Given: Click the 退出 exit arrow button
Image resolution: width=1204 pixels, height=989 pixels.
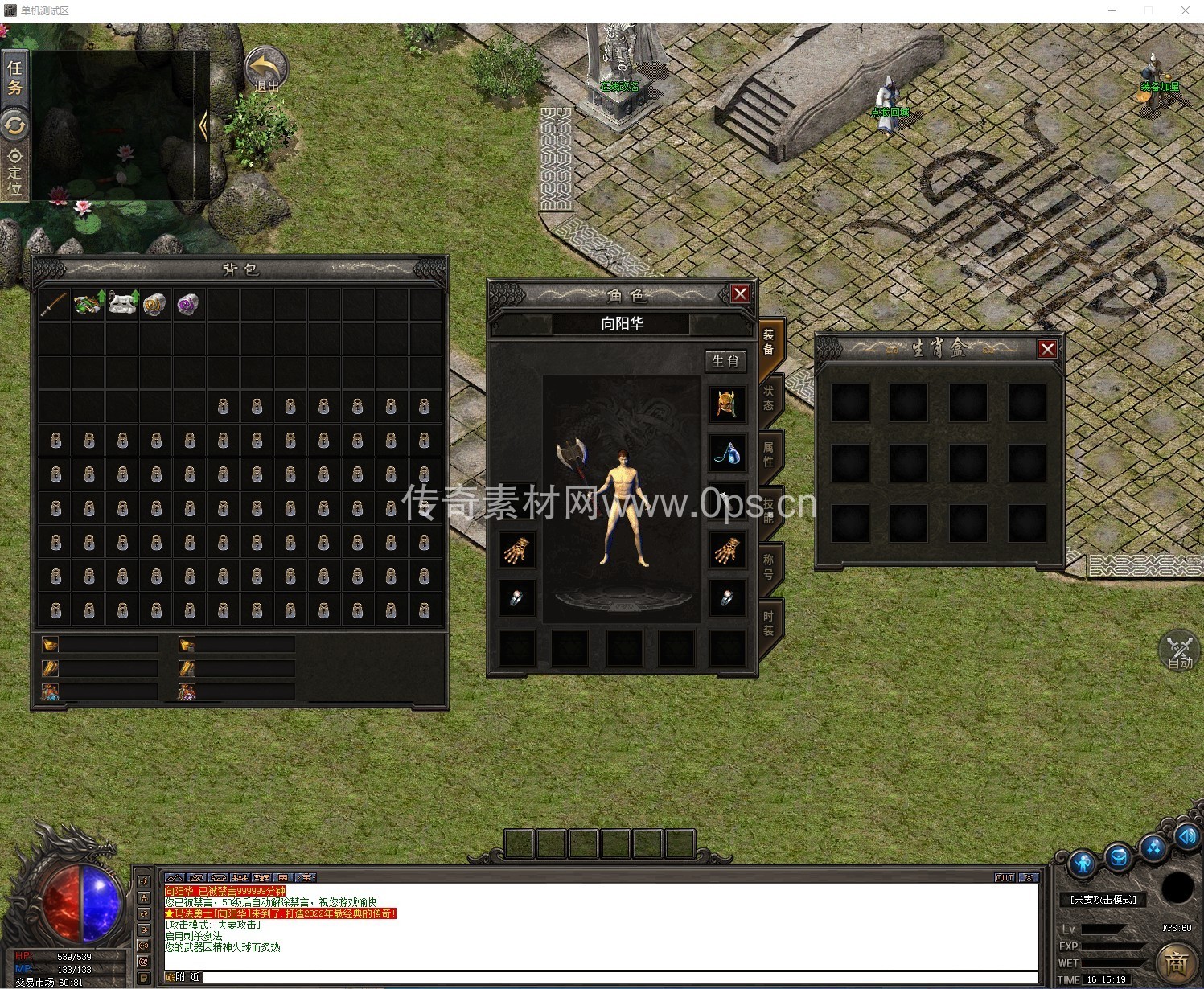Looking at the screenshot, I should 266,70.
